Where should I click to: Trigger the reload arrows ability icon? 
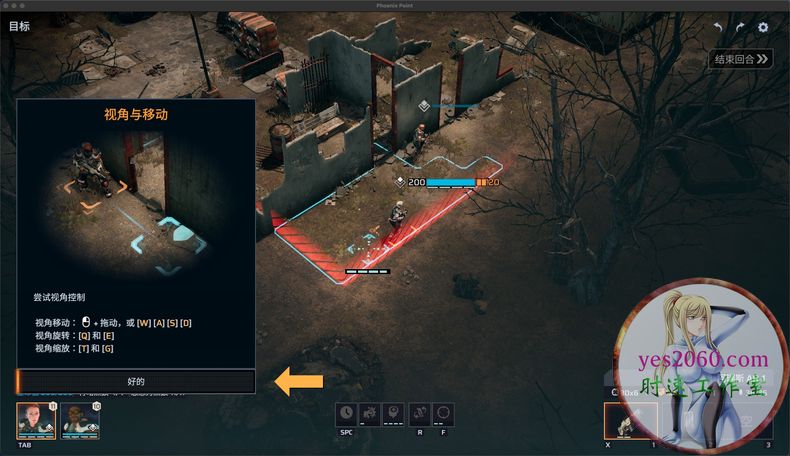click(421, 412)
